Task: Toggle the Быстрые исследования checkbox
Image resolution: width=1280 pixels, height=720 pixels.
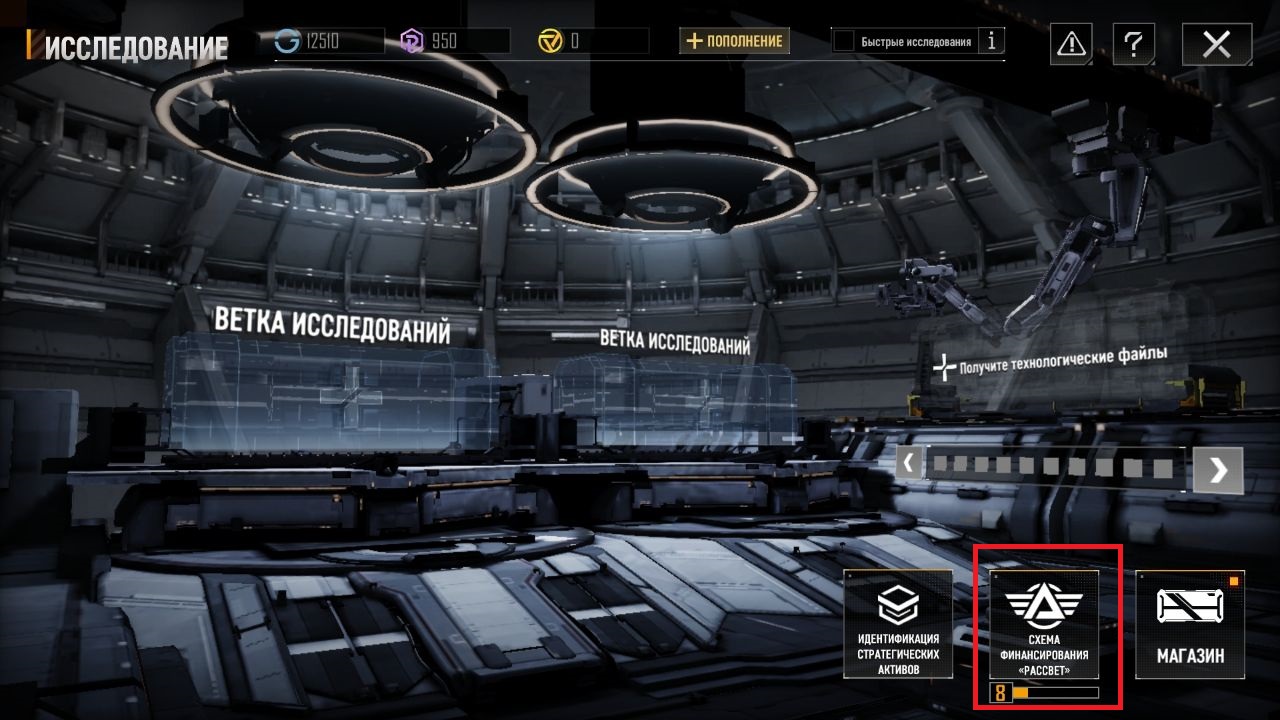Action: (844, 41)
